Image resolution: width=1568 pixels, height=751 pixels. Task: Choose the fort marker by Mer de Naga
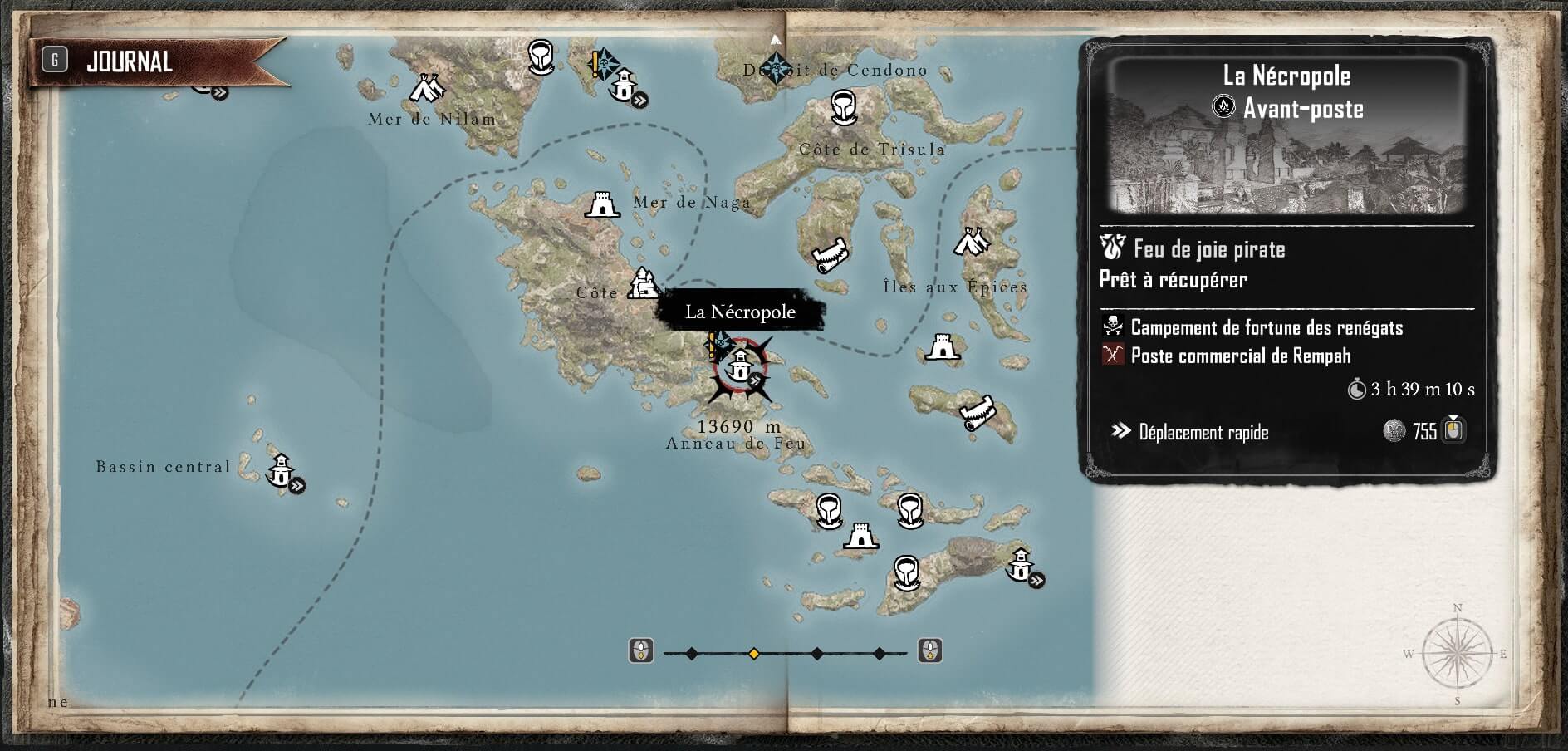(601, 204)
